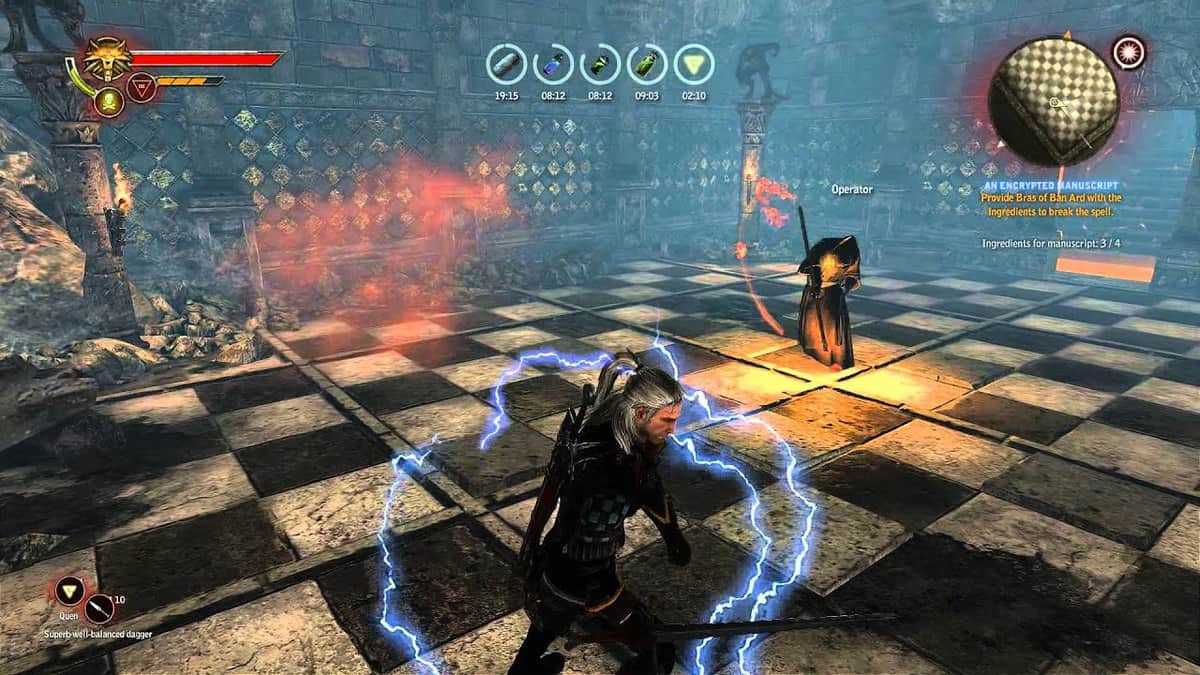Click the wolf medallion icon
The width and height of the screenshot is (1200, 675).
(x=103, y=57)
